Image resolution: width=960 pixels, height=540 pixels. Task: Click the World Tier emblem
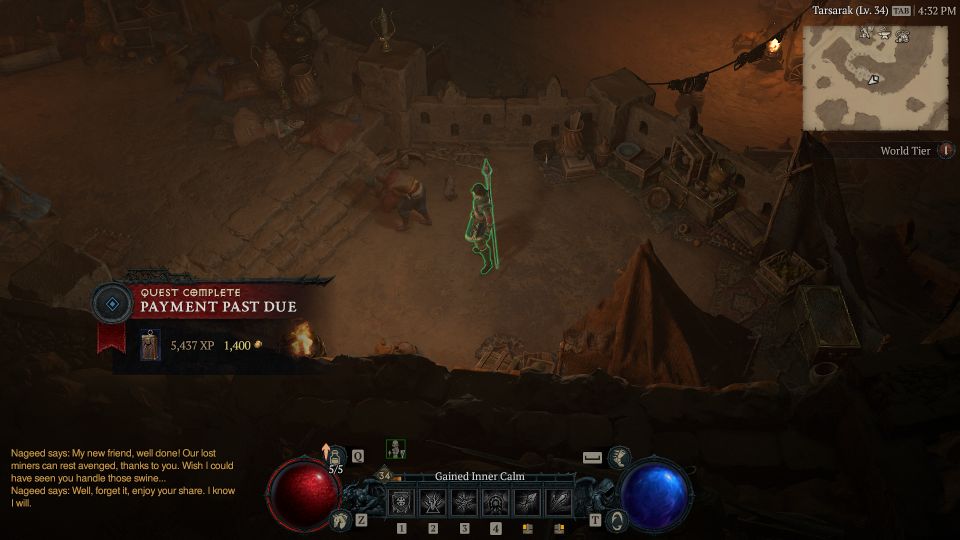tap(945, 151)
